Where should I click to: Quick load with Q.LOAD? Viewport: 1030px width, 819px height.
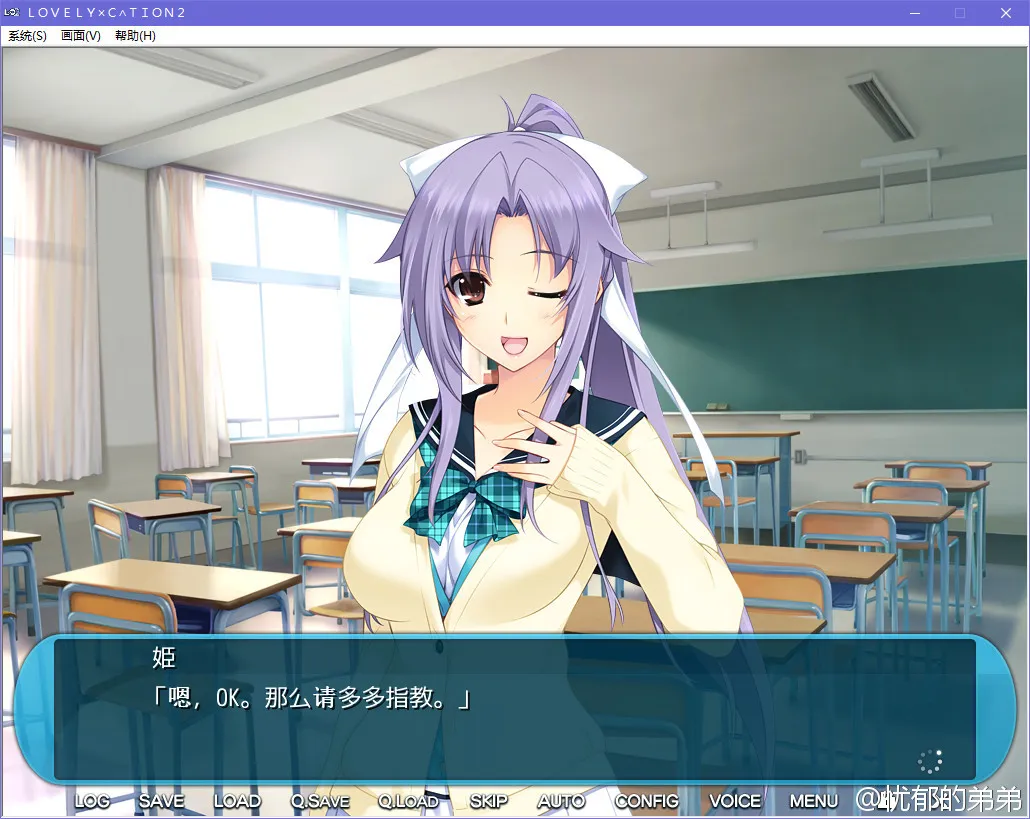(408, 801)
